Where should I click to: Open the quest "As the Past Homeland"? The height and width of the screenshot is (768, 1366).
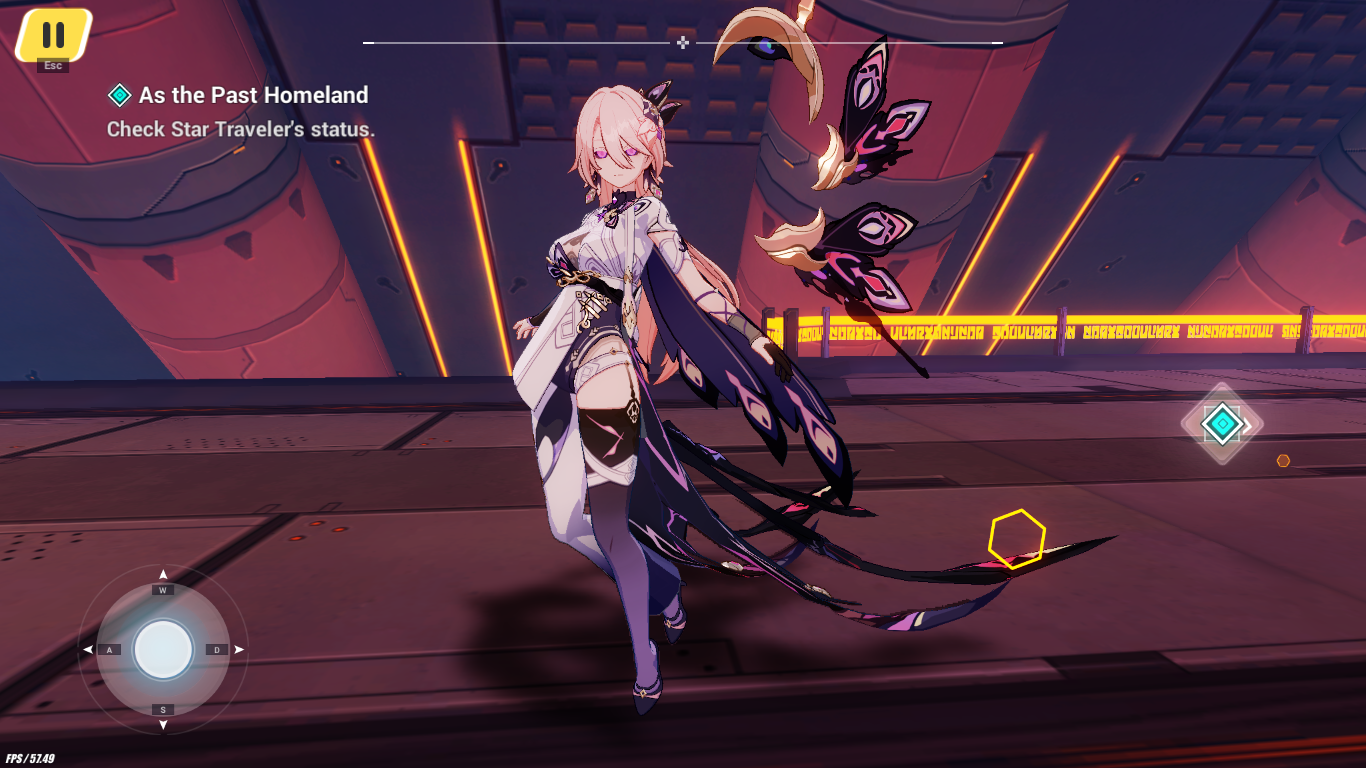253,95
